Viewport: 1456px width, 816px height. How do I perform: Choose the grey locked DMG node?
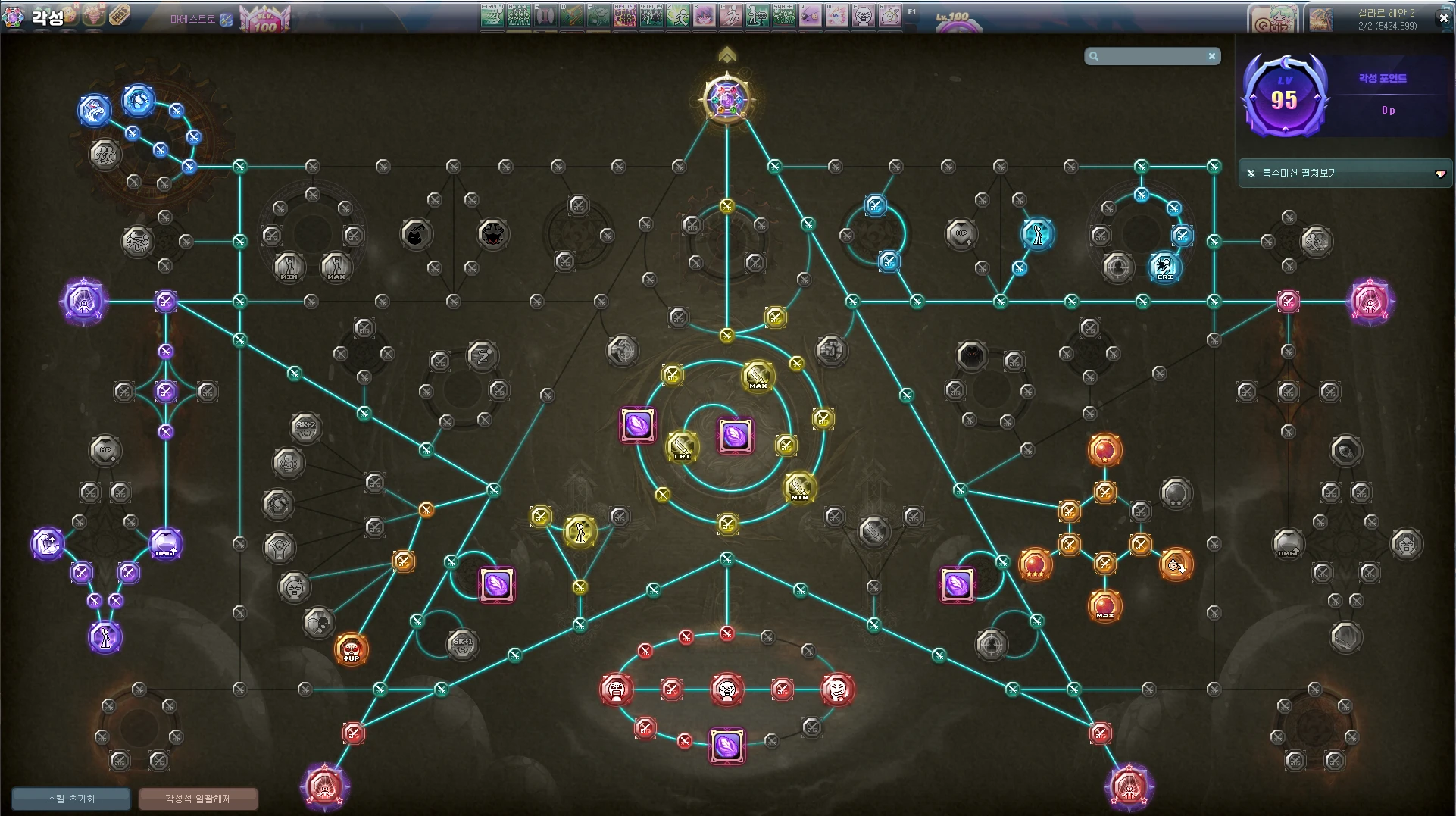coord(1288,543)
